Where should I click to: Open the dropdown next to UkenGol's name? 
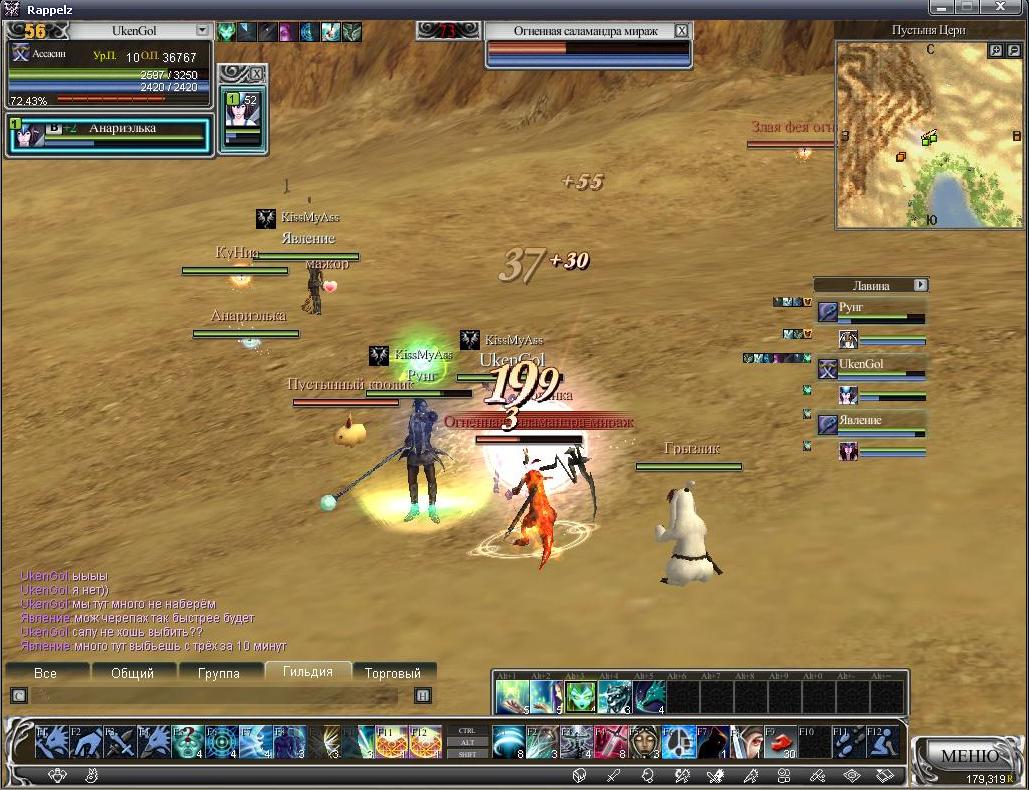click(x=202, y=31)
